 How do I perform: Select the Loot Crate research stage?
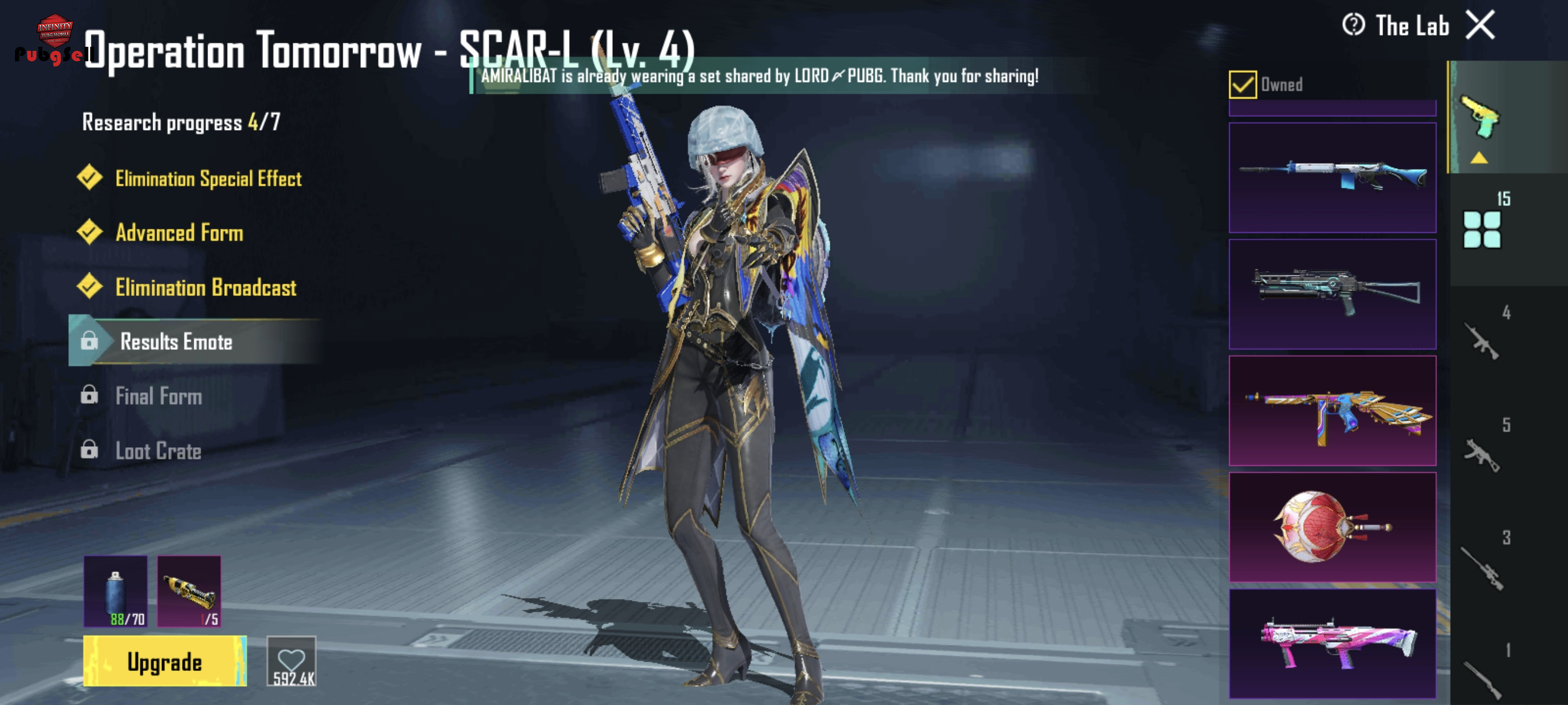[x=158, y=451]
